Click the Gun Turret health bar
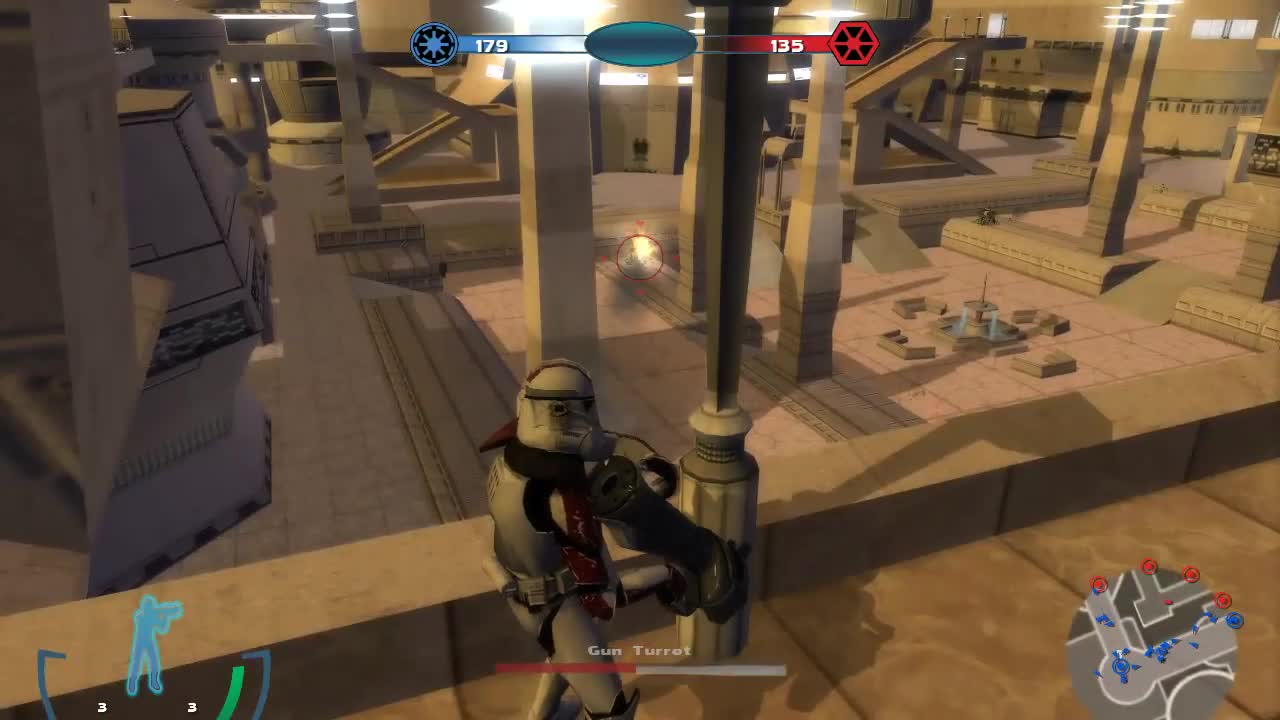1280x720 pixels. coord(640,666)
